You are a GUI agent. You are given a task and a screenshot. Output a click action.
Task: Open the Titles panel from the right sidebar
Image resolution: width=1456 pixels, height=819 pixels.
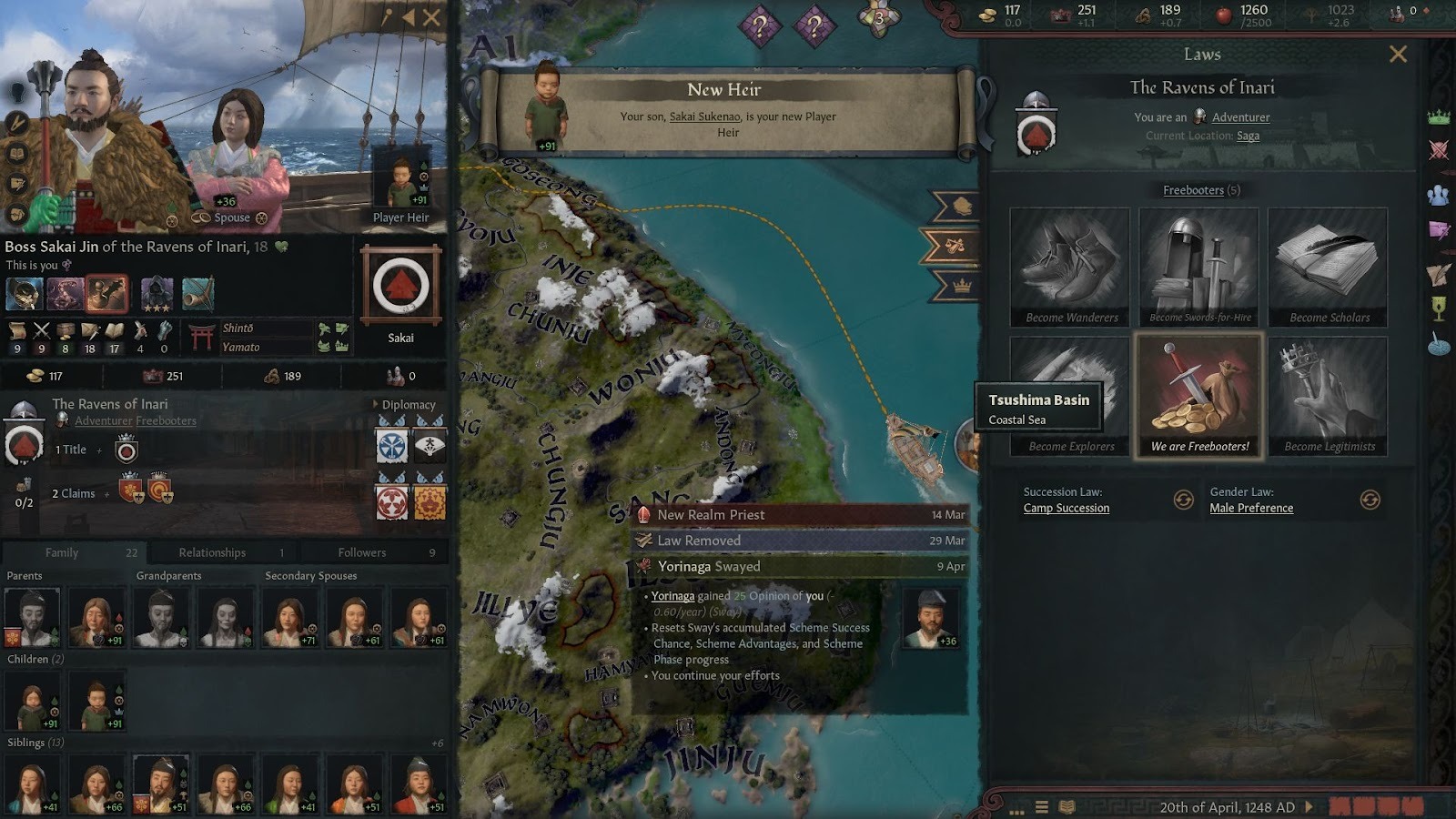point(1439,117)
